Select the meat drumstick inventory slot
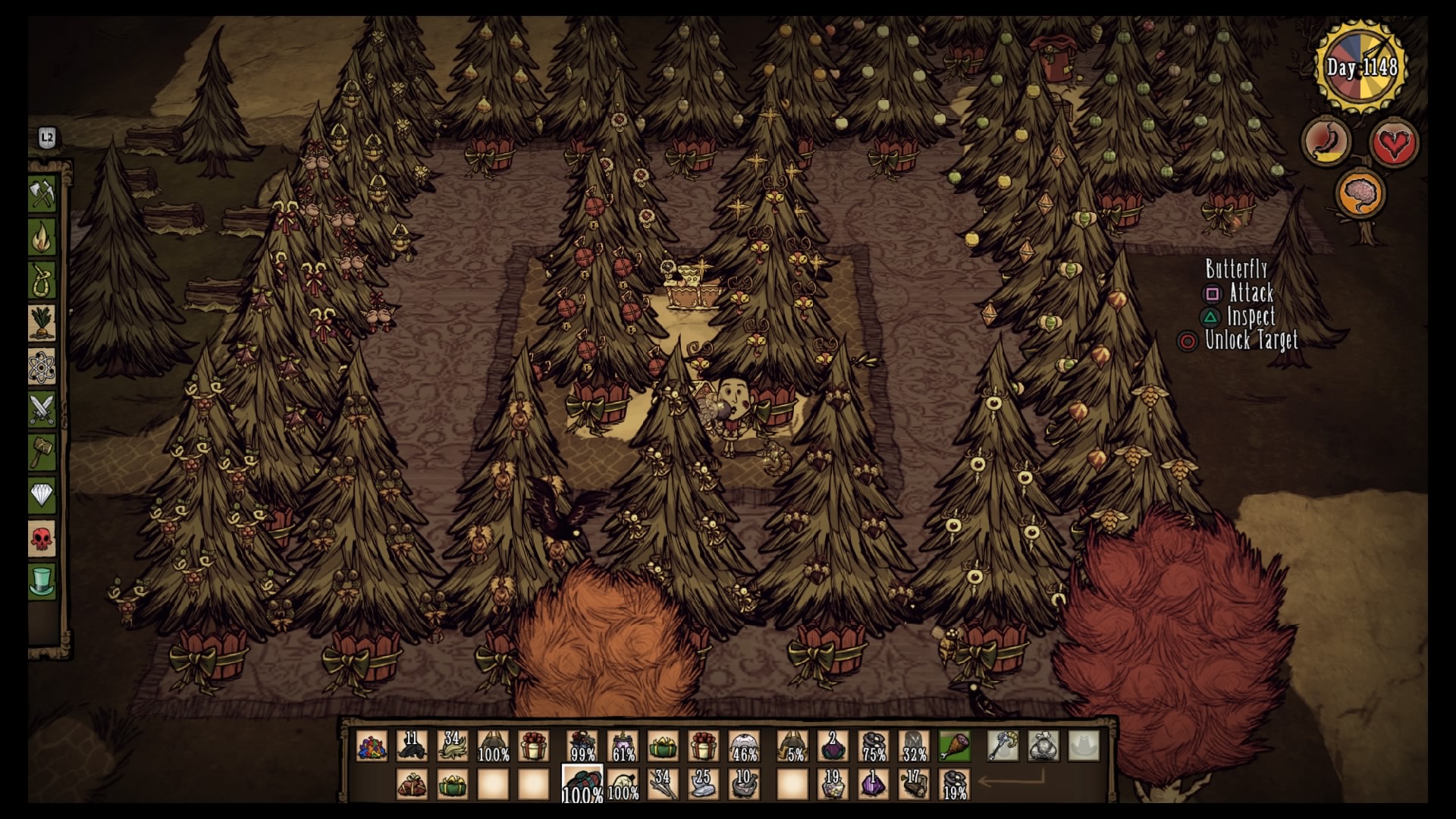This screenshot has width=1456, height=819. click(954, 746)
